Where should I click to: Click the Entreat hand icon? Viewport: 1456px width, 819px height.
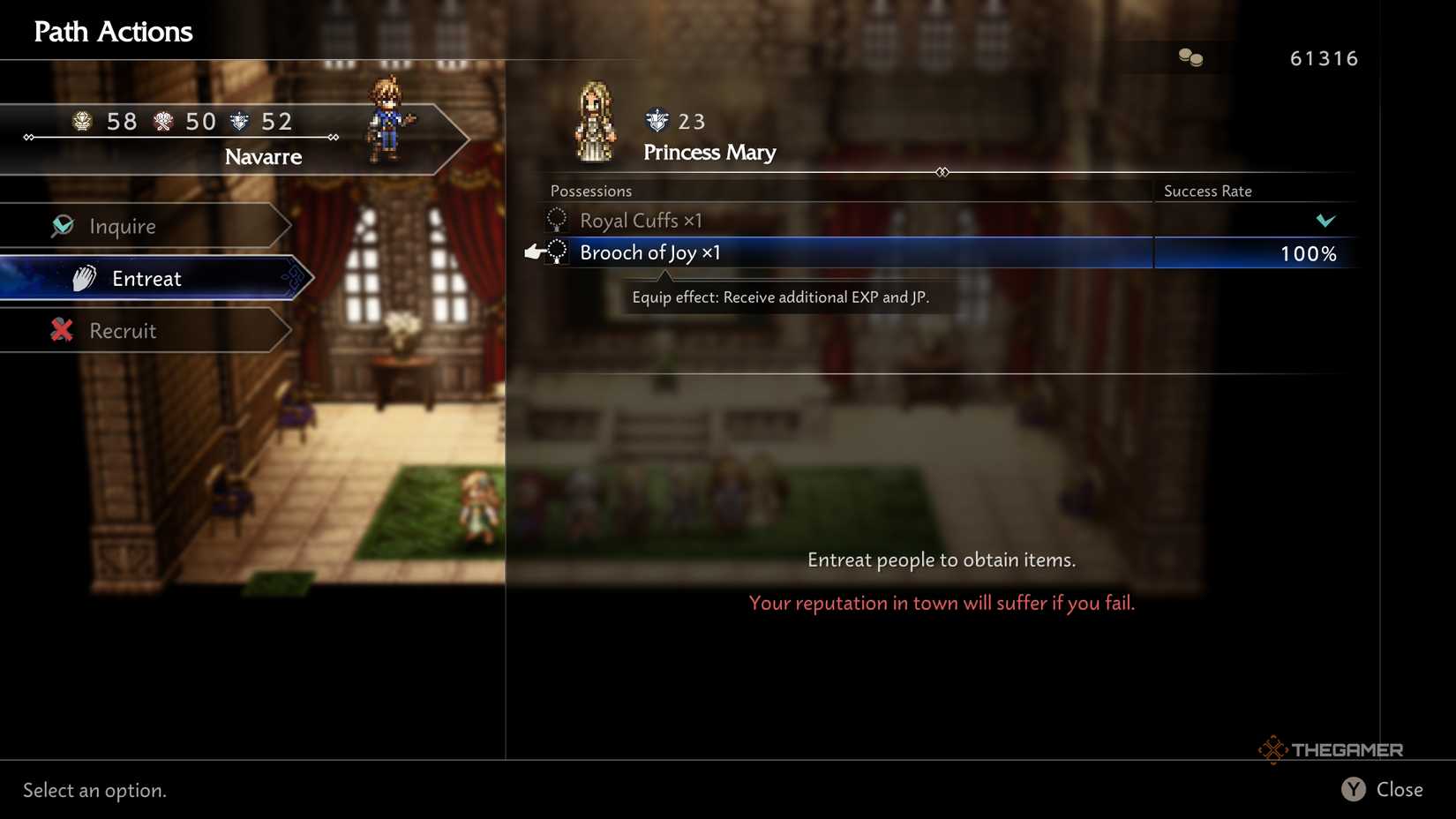tap(83, 277)
